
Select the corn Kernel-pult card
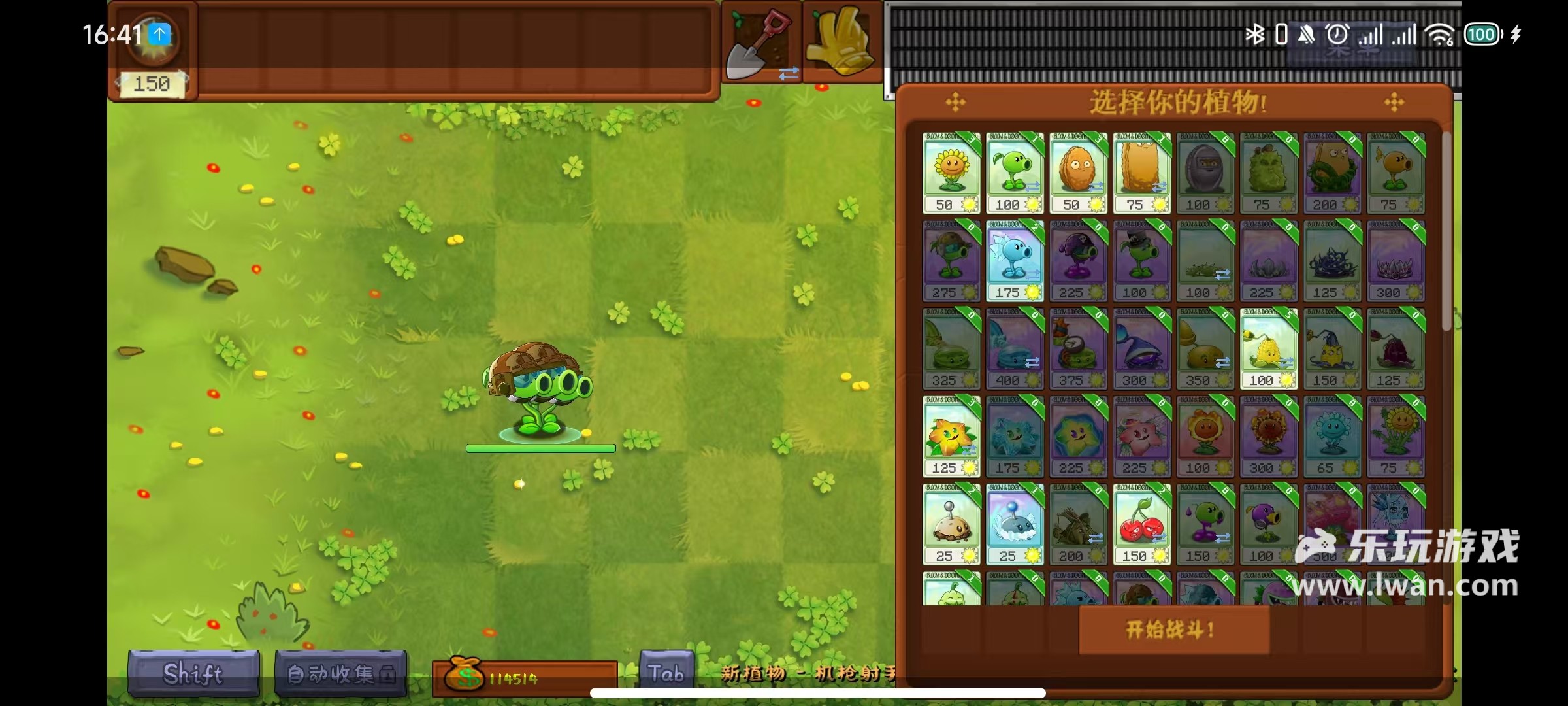click(x=1268, y=348)
